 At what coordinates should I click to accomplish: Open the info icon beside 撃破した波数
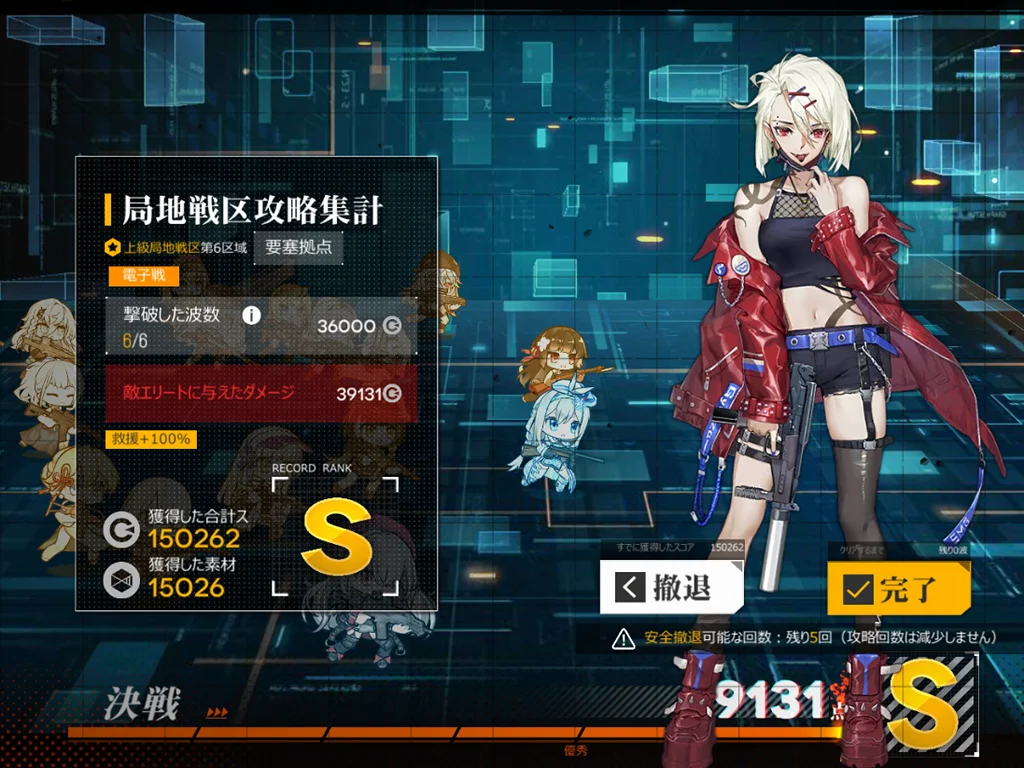coord(251,315)
